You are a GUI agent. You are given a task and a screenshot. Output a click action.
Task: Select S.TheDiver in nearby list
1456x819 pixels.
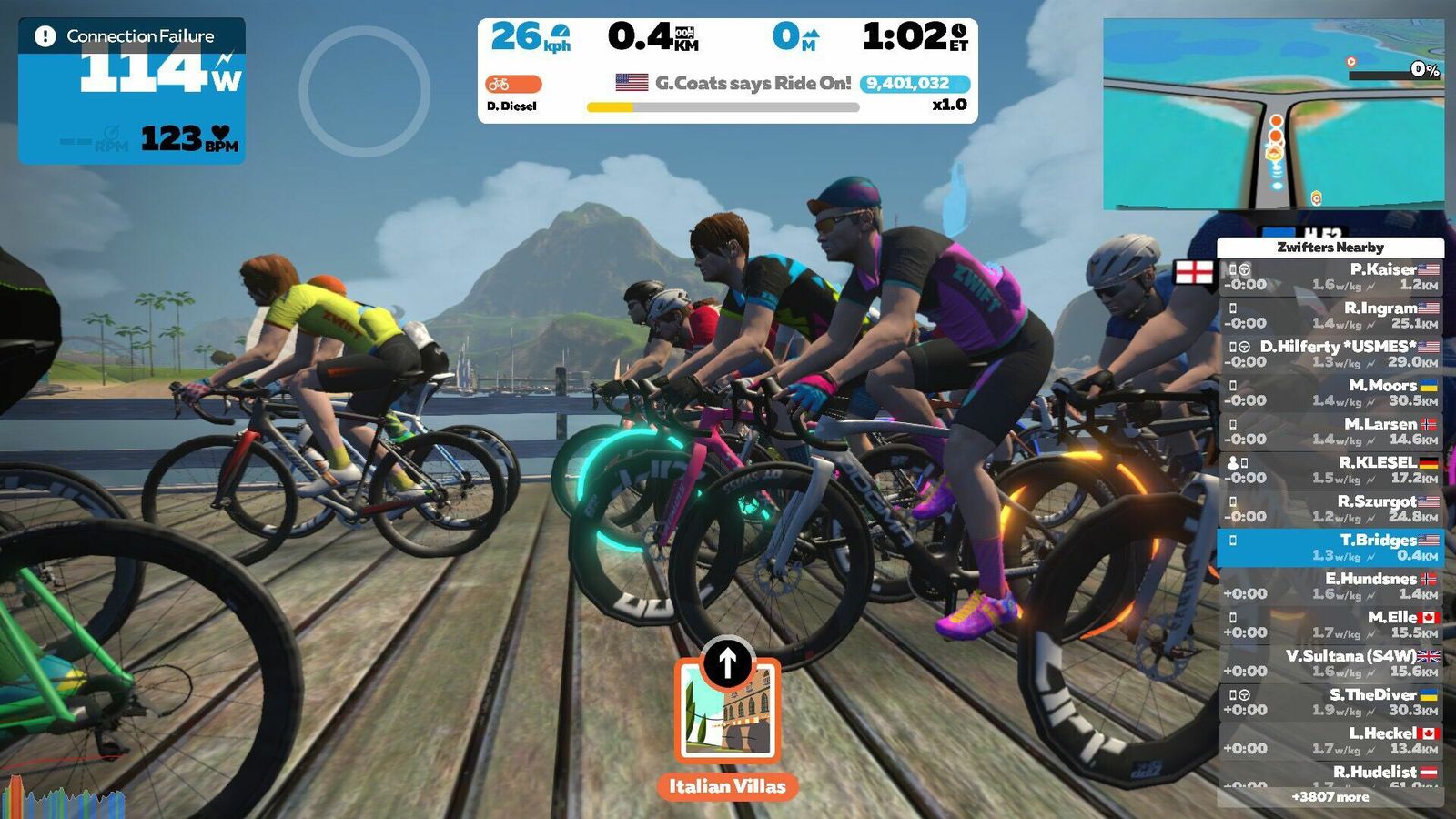[x=1330, y=702]
